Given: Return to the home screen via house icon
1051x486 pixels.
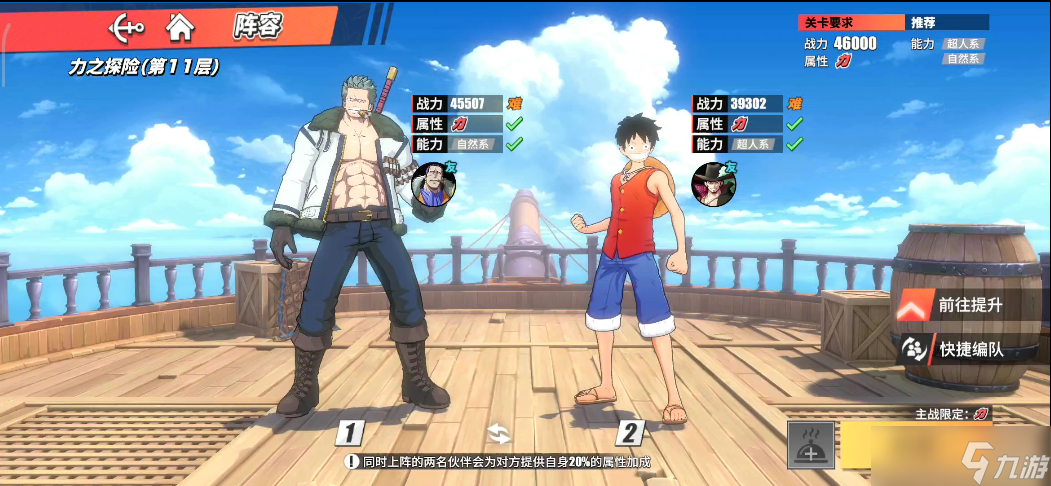Looking at the screenshot, I should point(180,27).
